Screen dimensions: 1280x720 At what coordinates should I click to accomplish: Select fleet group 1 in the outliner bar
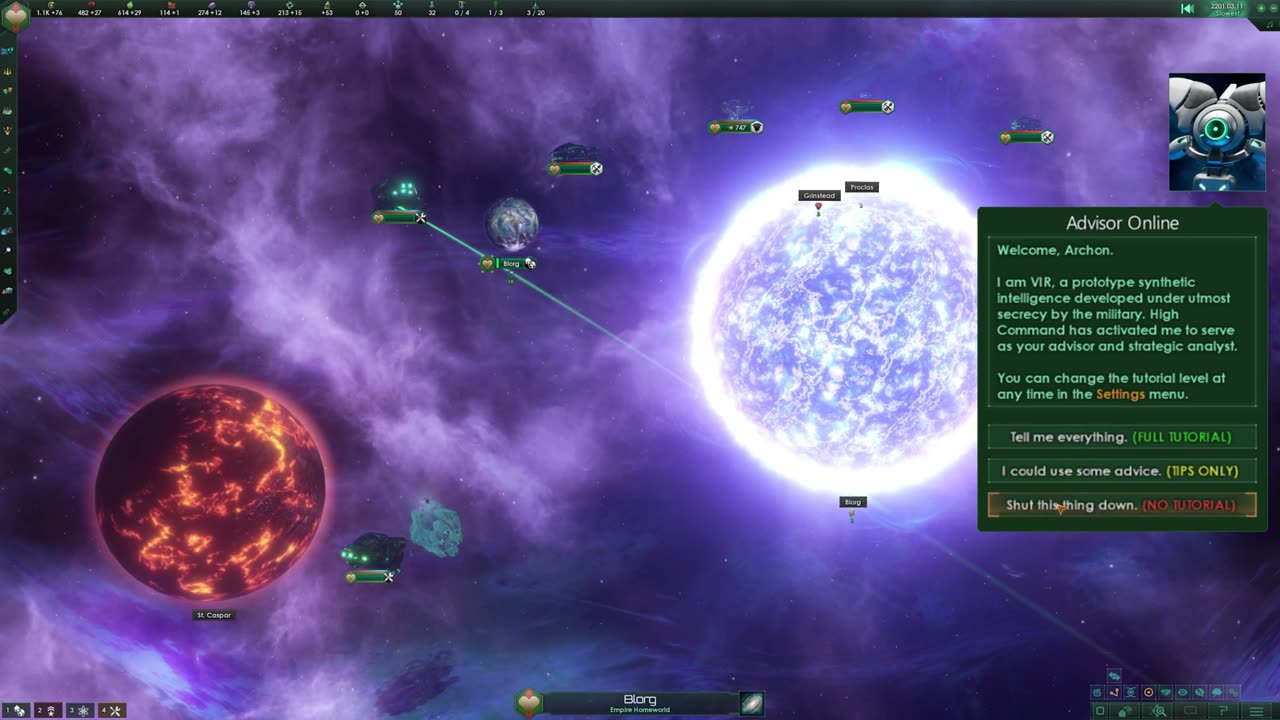coord(15,710)
